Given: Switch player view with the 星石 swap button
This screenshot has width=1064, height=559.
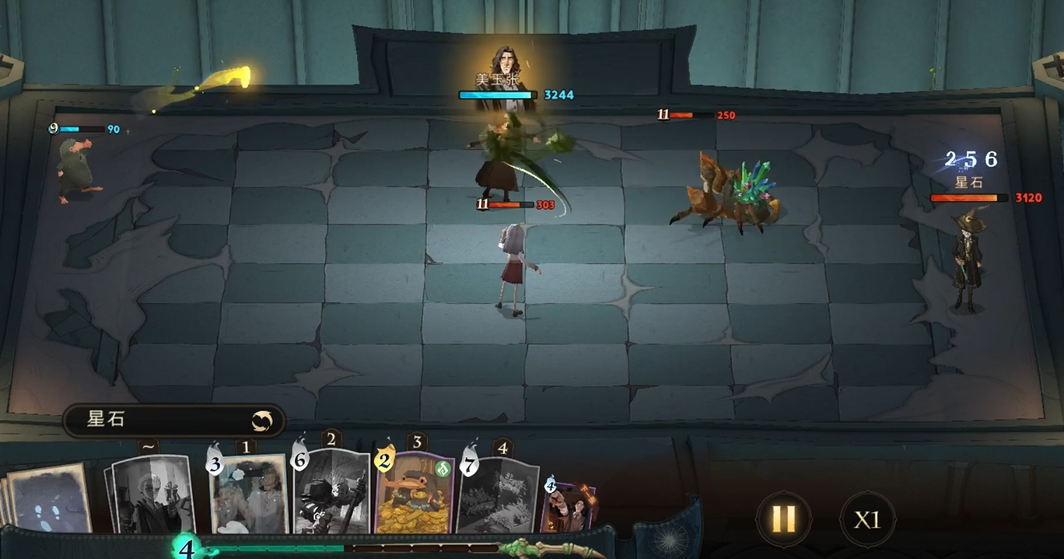Looking at the screenshot, I should (262, 421).
